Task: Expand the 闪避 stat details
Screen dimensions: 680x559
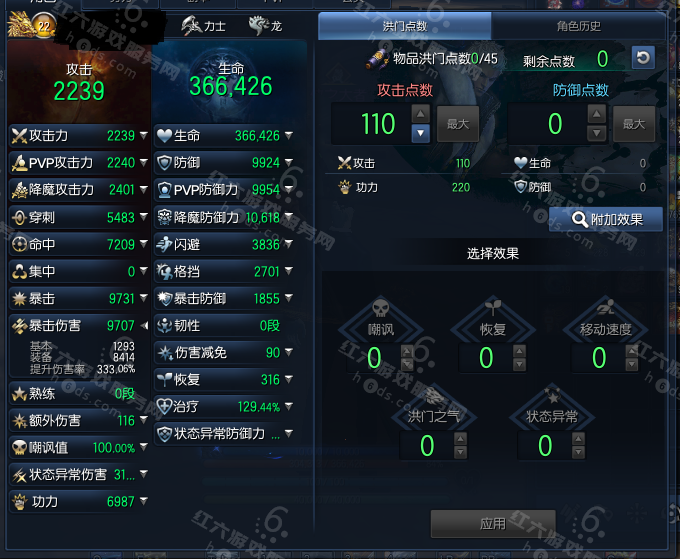Action: 288,244
